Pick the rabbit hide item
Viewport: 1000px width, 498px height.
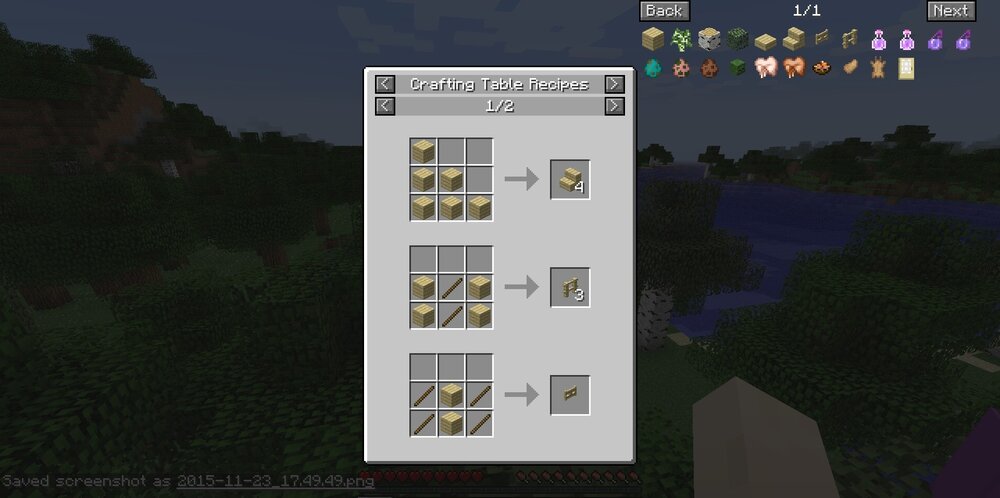(x=879, y=69)
